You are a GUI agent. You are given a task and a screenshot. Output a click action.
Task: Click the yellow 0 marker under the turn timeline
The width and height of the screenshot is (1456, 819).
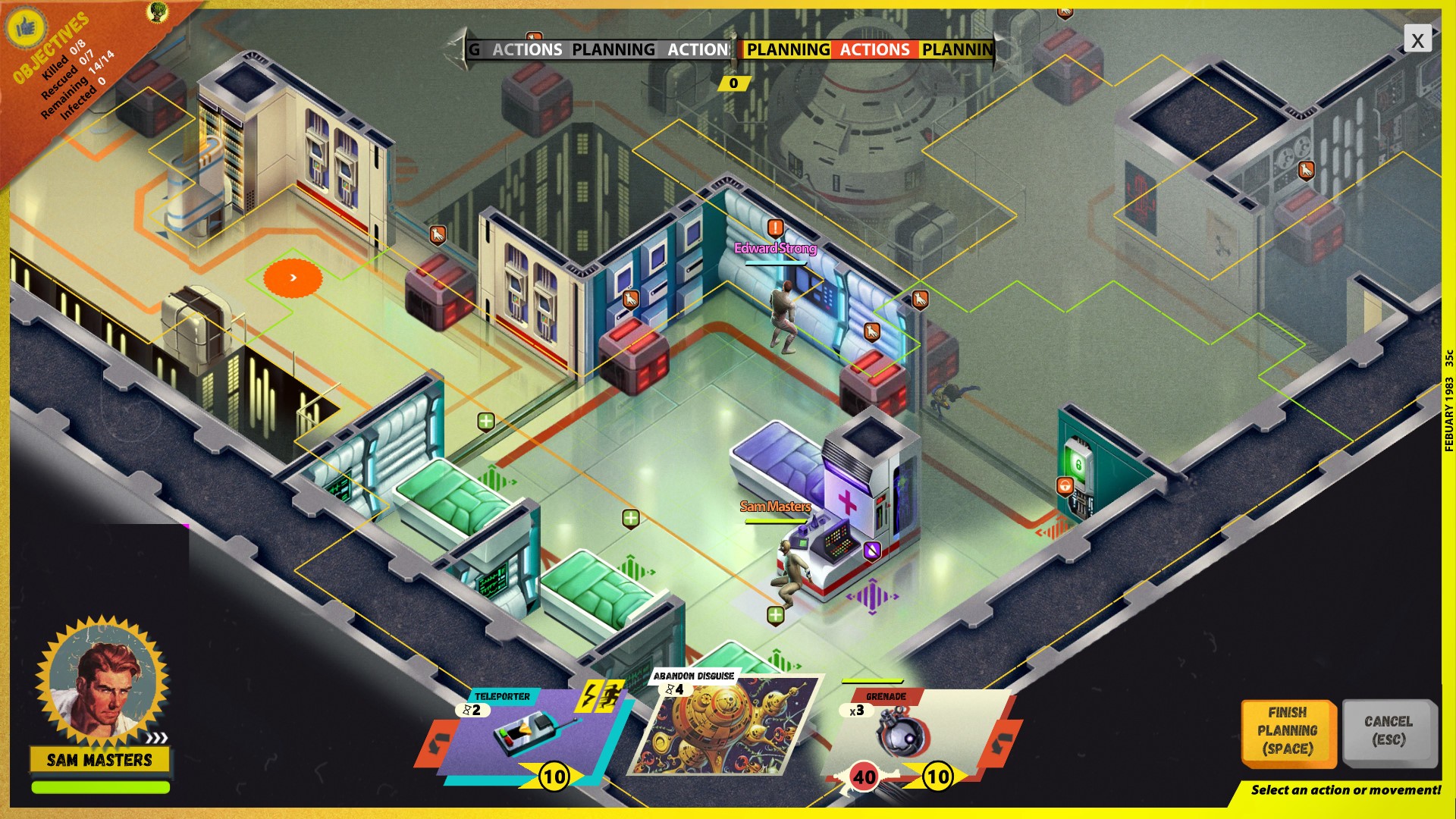click(x=733, y=83)
